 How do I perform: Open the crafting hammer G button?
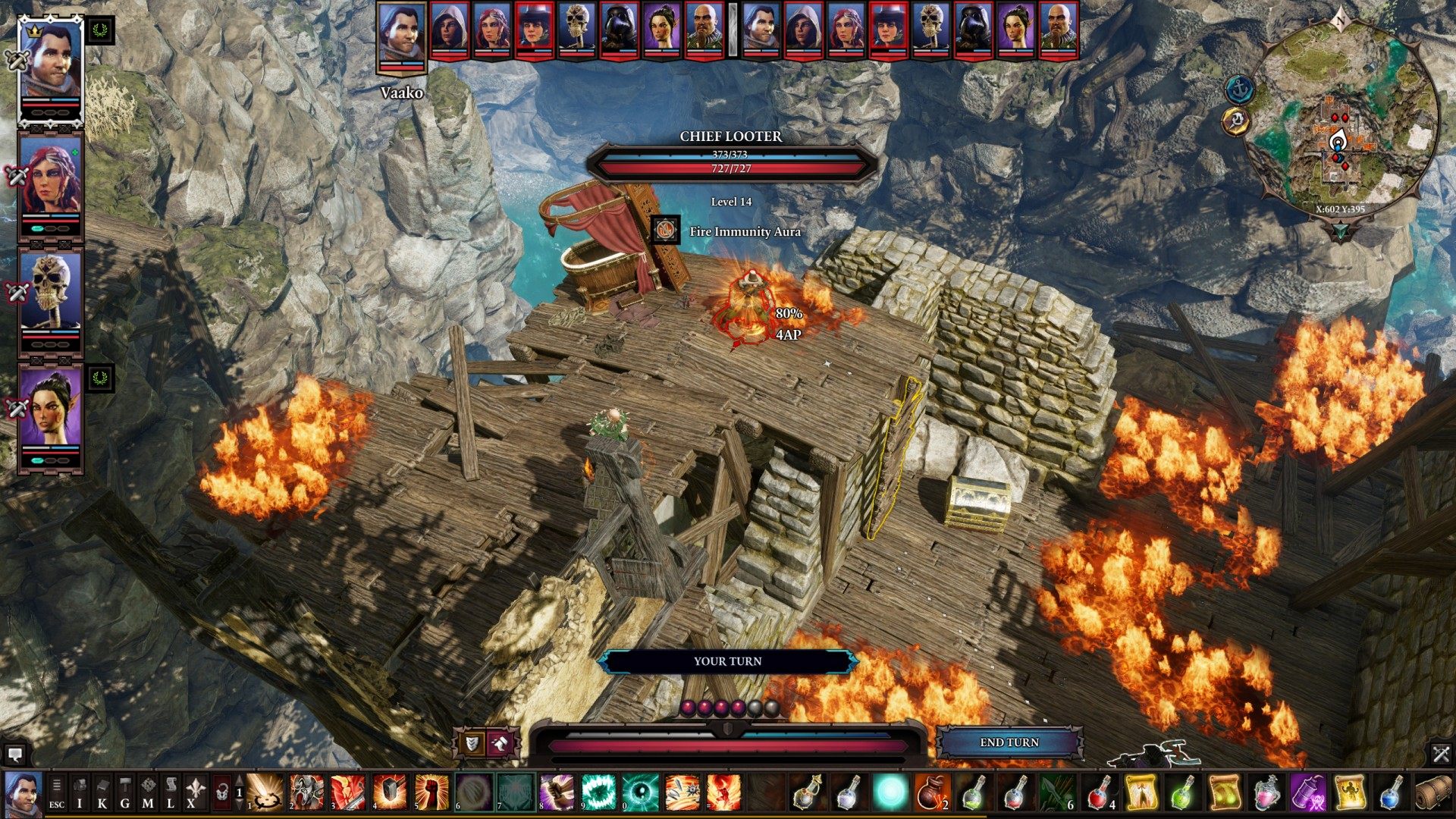coord(125,793)
